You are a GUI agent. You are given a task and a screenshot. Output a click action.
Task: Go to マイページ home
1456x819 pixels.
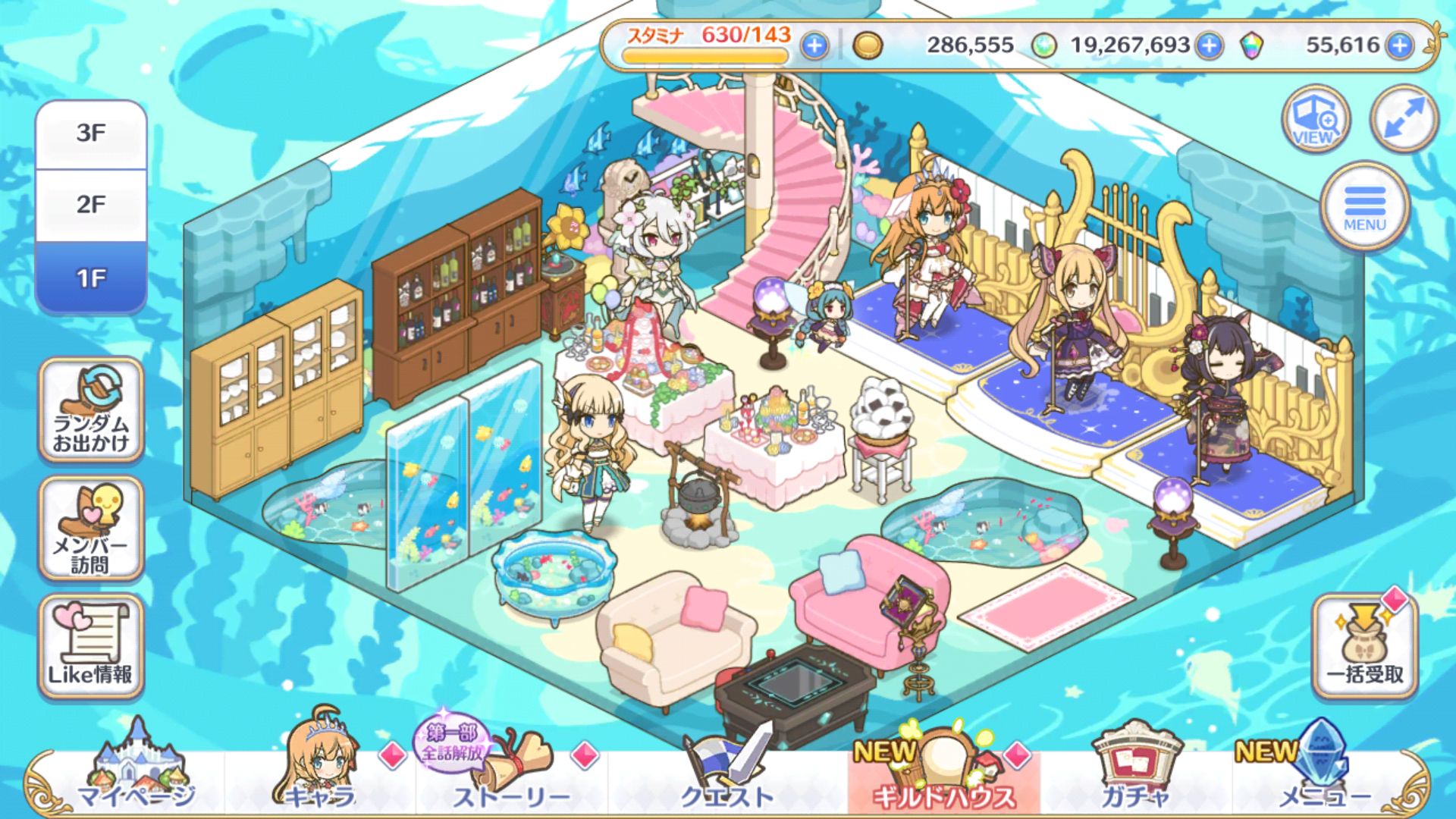[136, 773]
